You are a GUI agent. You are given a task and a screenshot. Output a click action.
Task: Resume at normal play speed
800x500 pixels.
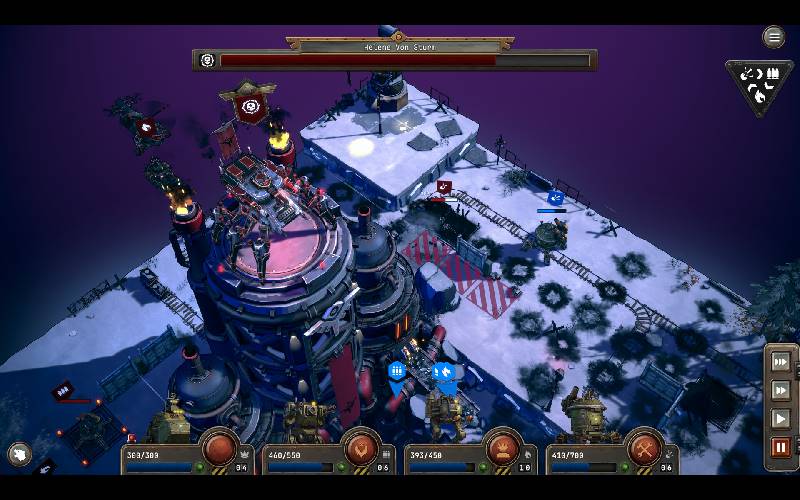coord(781,418)
